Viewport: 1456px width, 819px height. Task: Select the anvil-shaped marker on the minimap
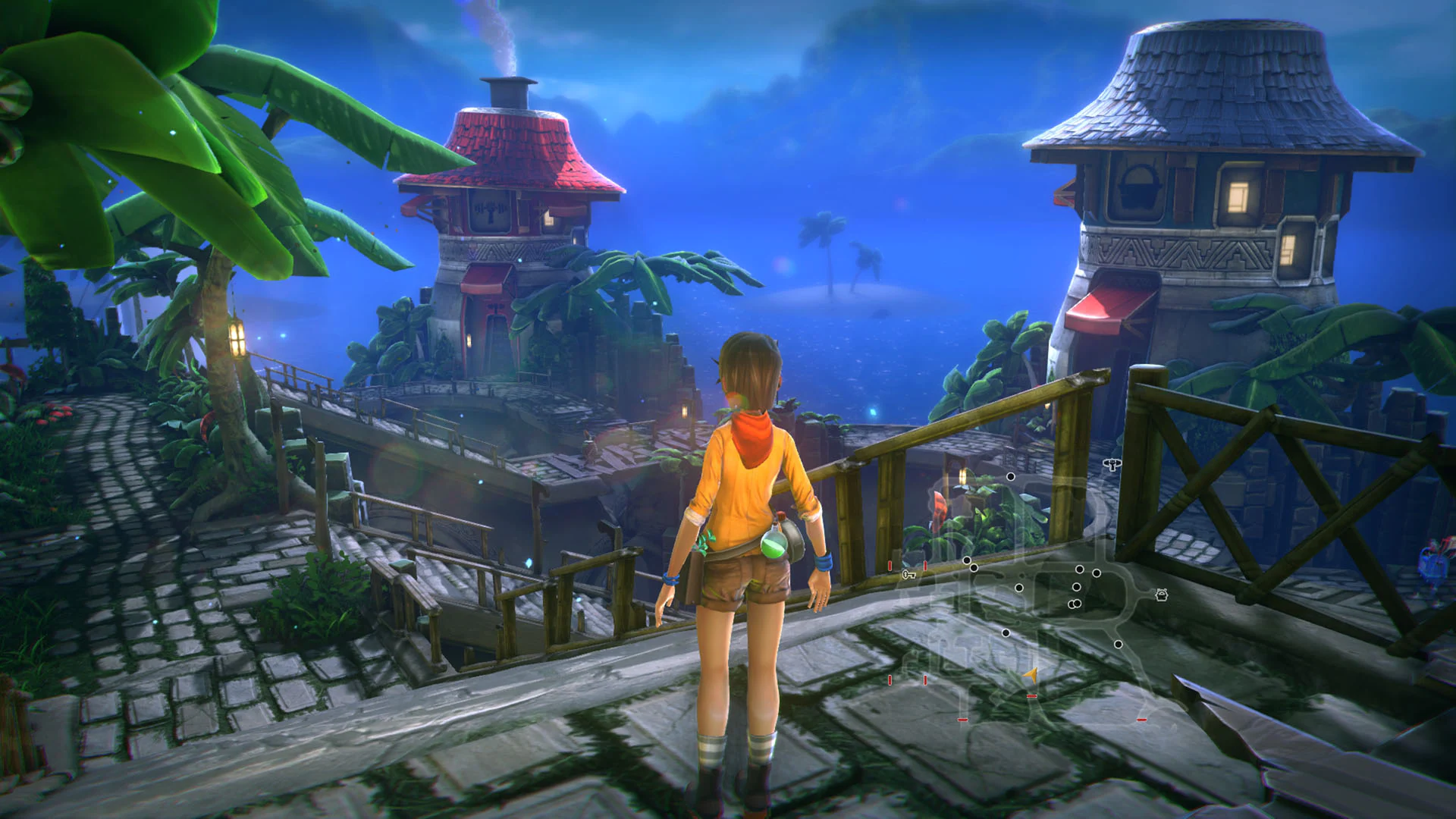[x=1112, y=465]
